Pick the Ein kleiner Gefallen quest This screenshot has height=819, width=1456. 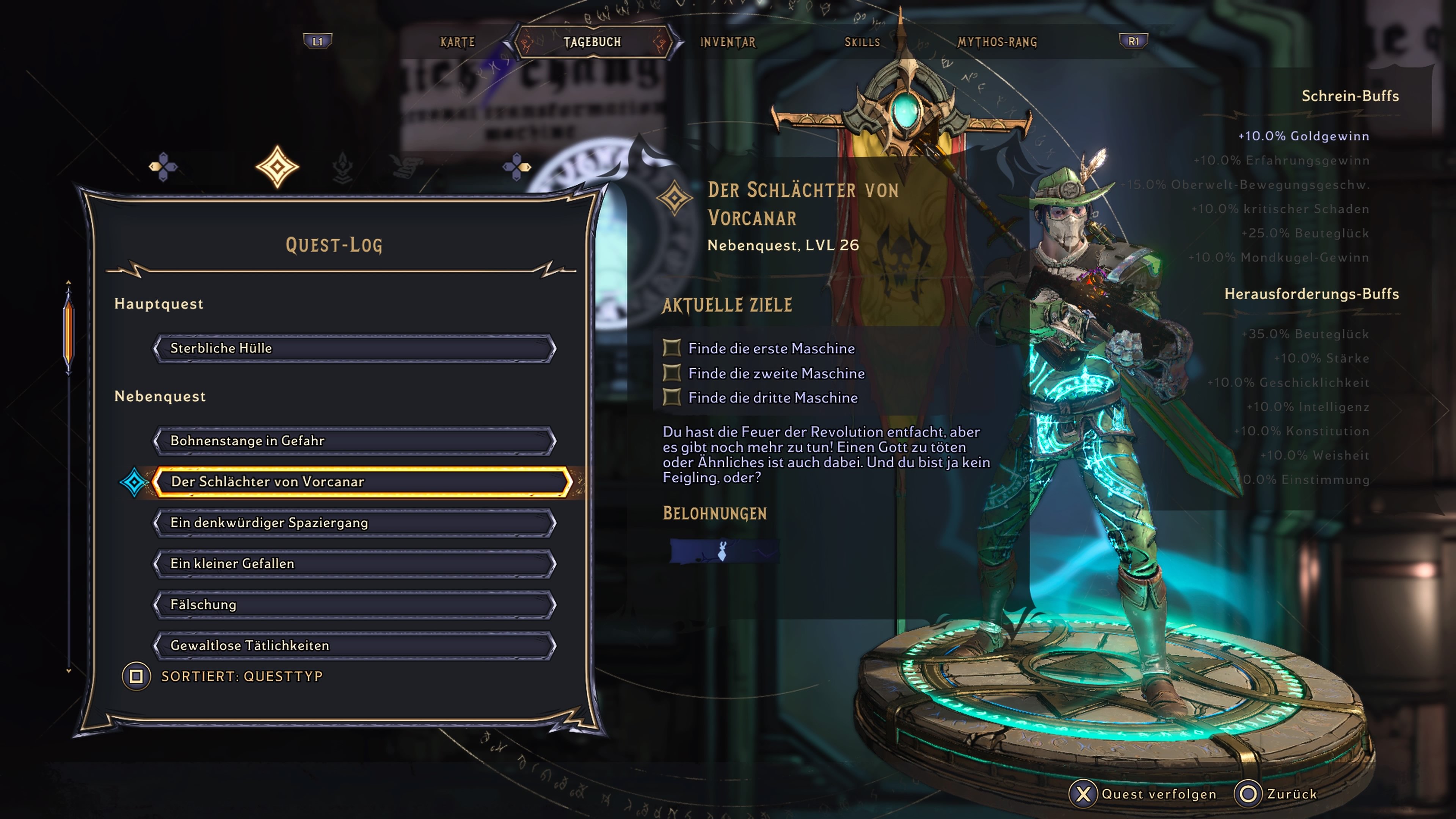coord(355,564)
